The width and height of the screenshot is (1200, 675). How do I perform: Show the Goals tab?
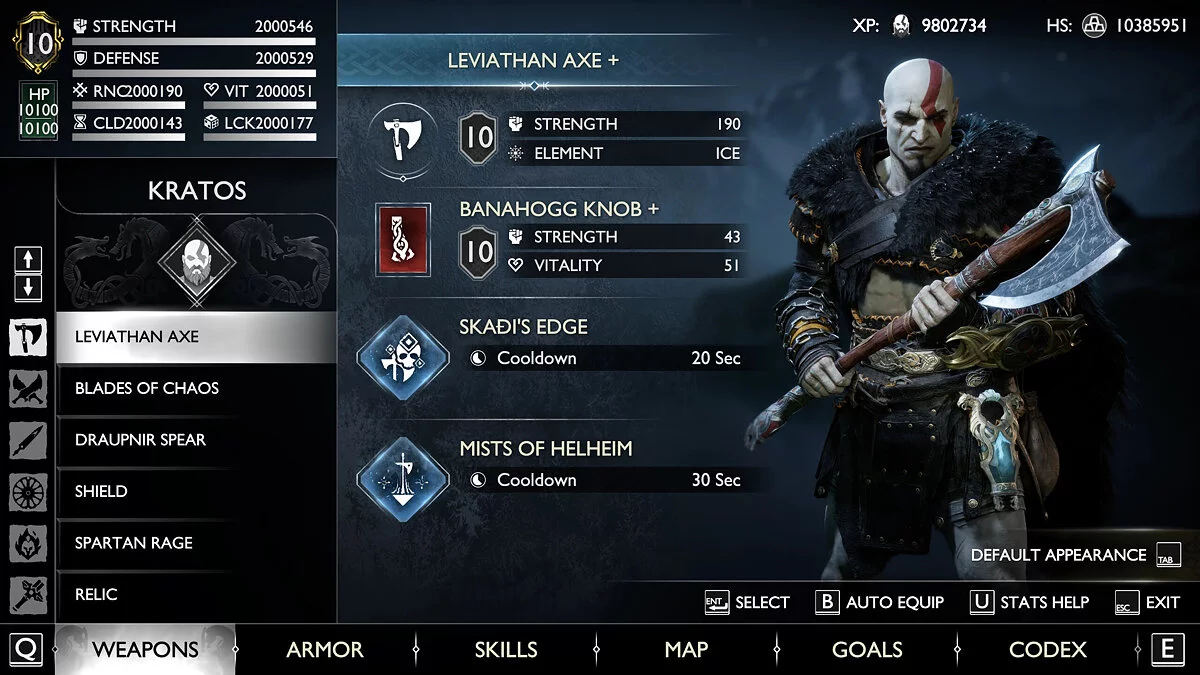click(867, 650)
